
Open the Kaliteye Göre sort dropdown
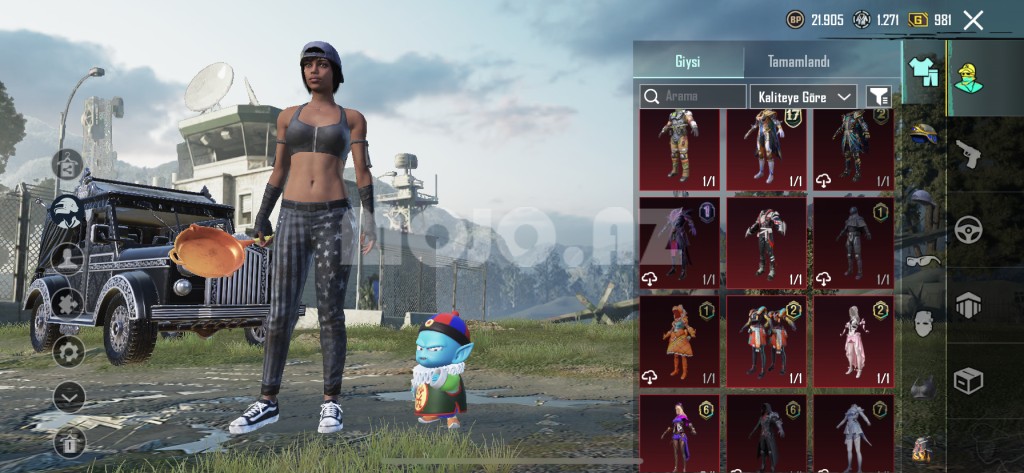(x=803, y=96)
